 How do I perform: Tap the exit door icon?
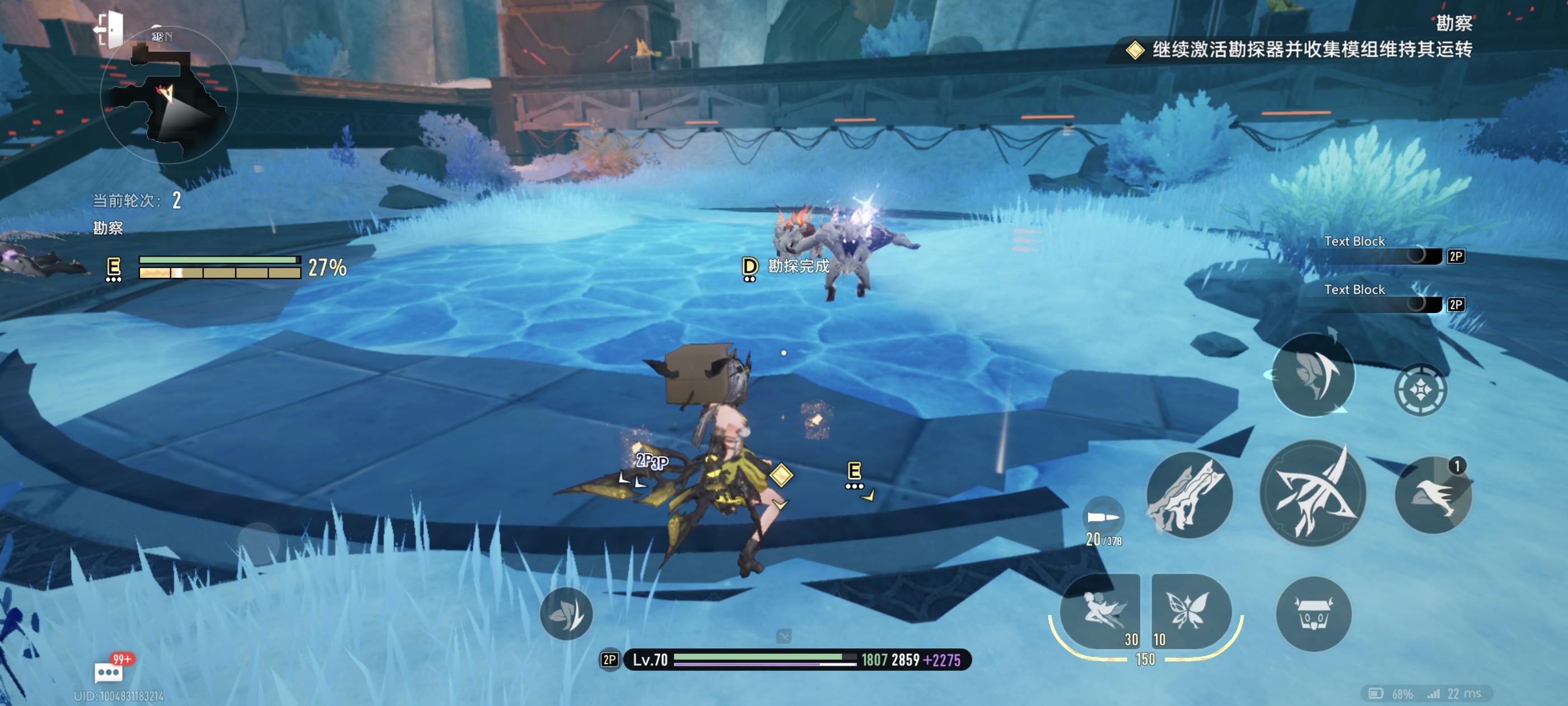point(110,29)
